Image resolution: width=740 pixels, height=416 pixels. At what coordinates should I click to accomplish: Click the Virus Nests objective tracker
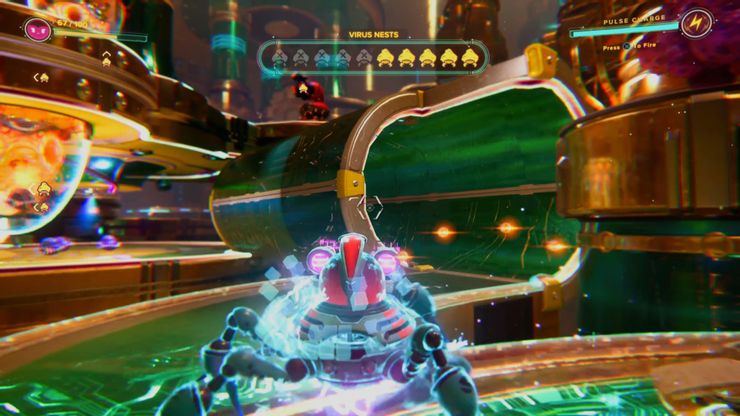coord(372,58)
